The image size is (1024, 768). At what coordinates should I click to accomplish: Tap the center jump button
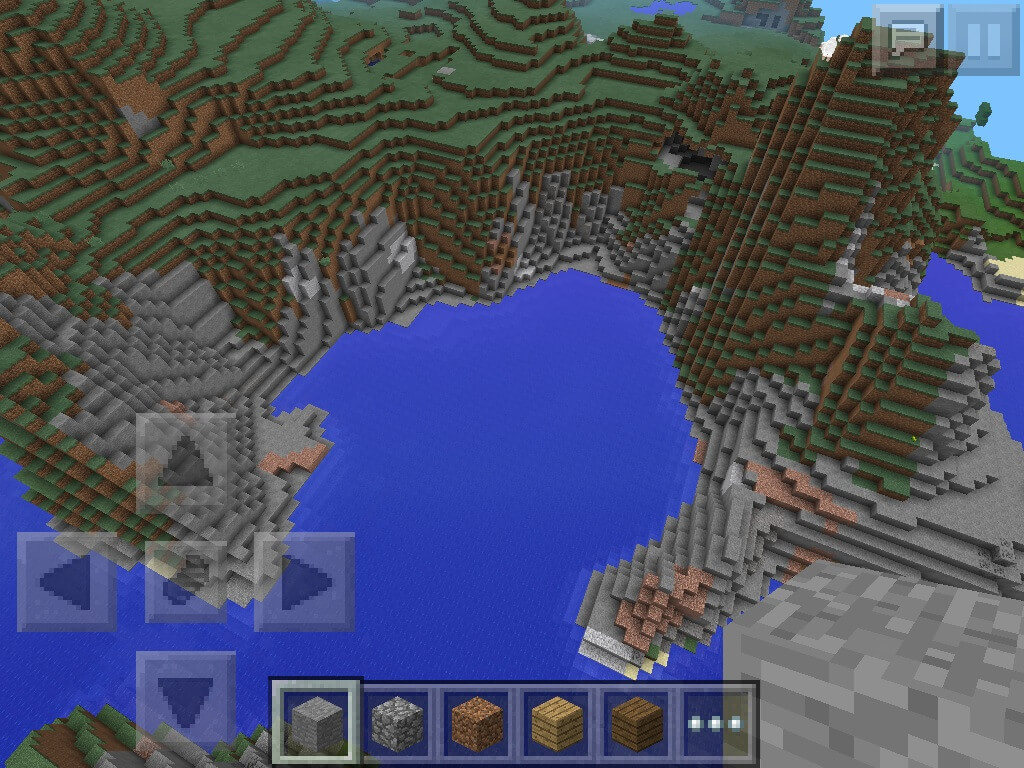pos(186,582)
